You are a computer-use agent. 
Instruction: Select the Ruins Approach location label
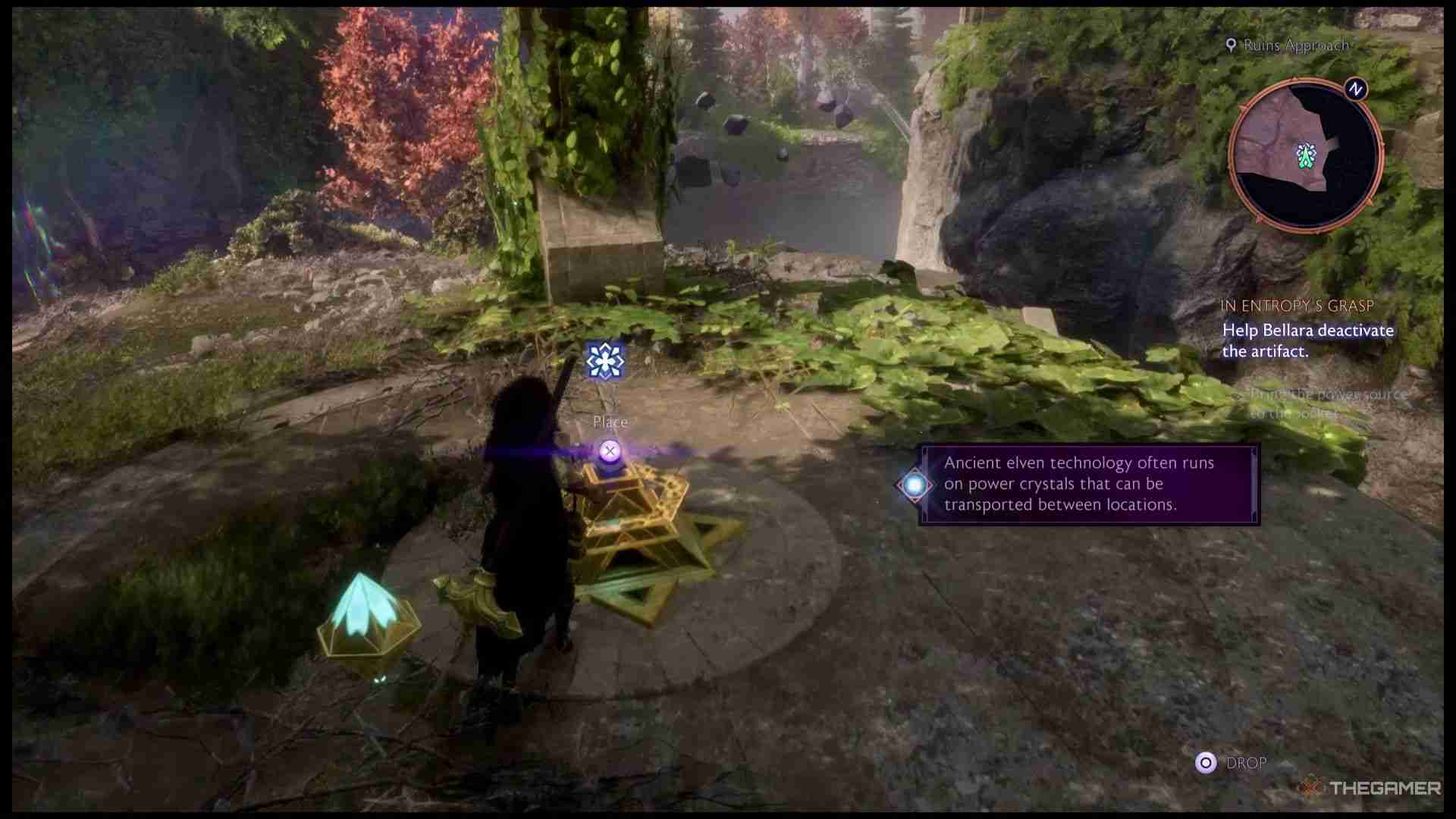click(1288, 45)
